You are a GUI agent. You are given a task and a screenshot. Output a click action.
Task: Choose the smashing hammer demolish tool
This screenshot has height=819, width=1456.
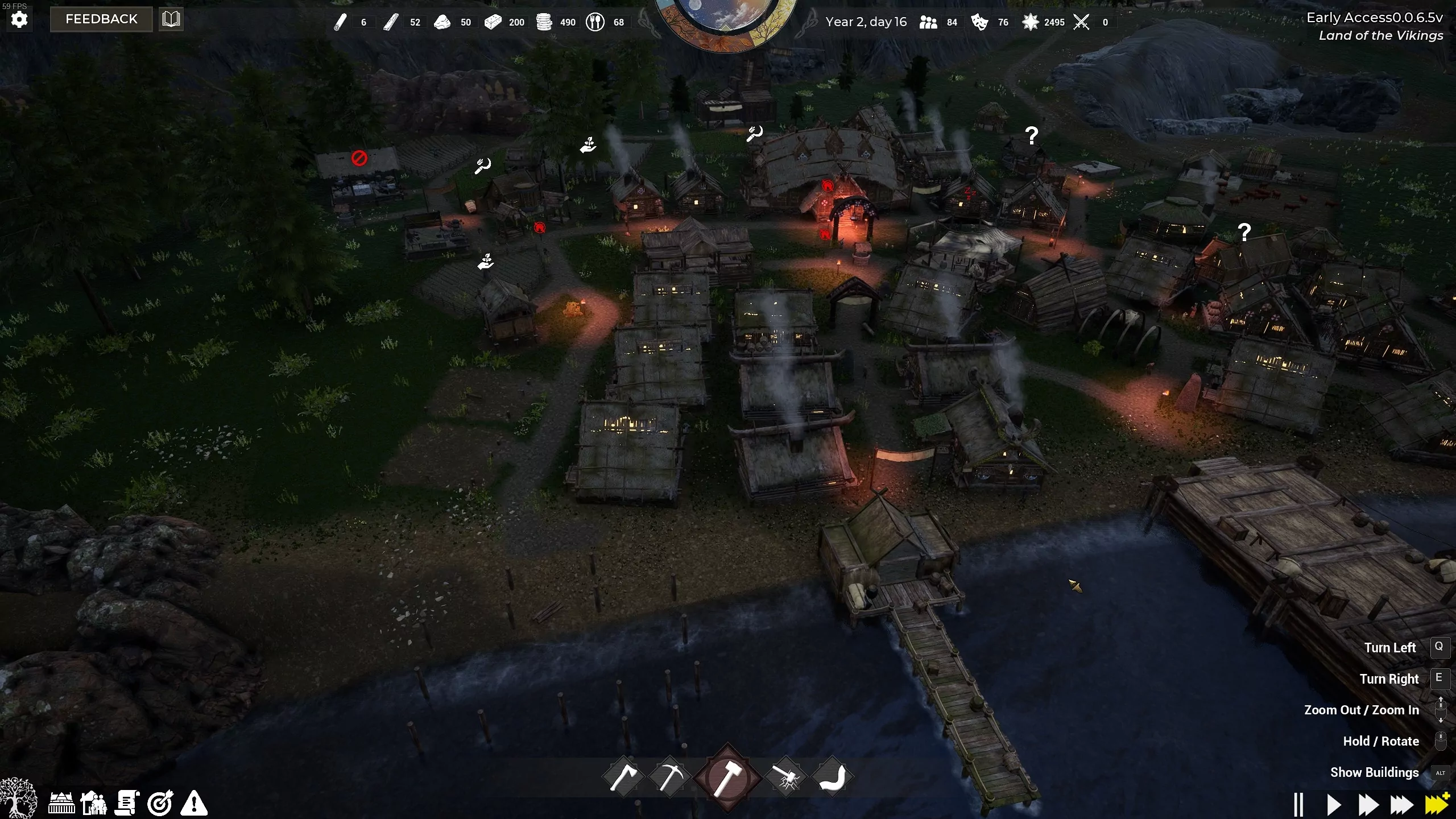786,777
